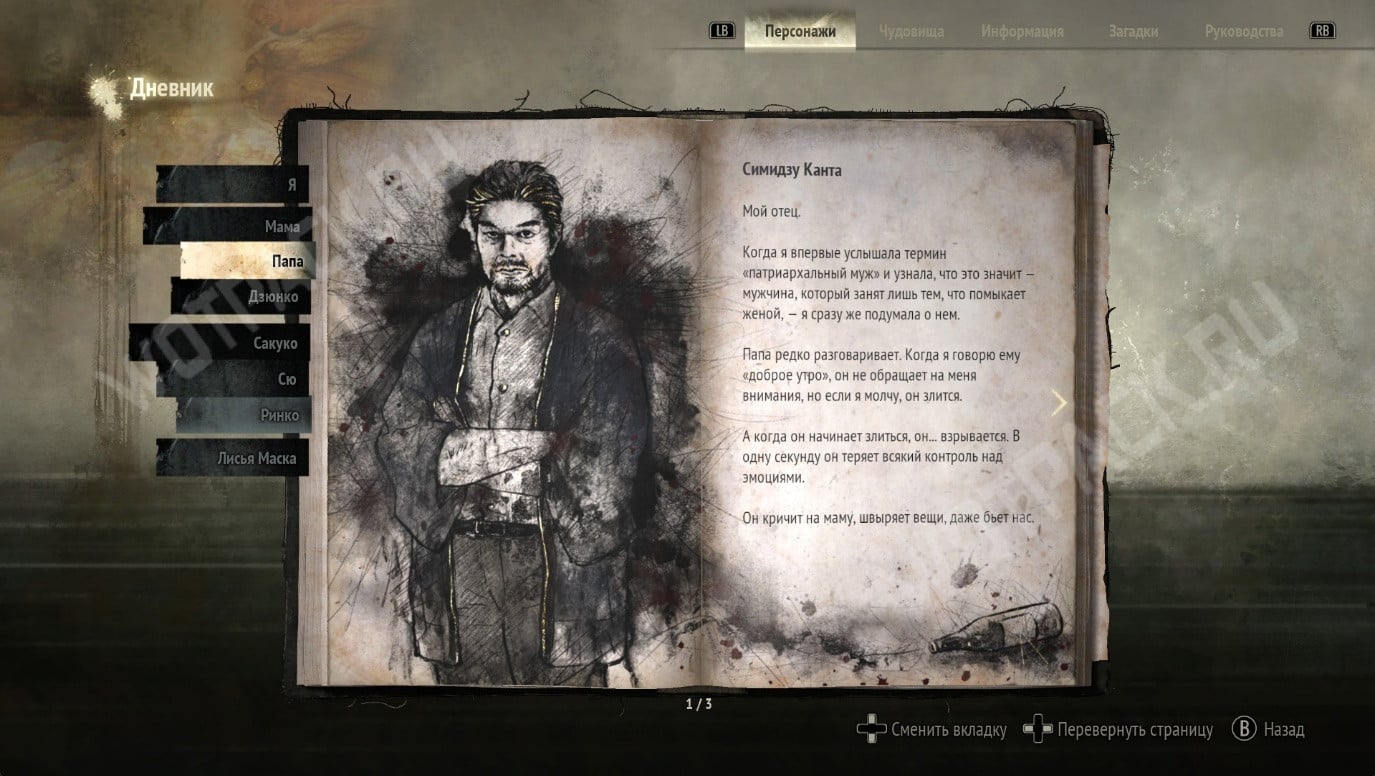Select the Информация tab
This screenshot has height=776, width=1375.
tap(1022, 31)
